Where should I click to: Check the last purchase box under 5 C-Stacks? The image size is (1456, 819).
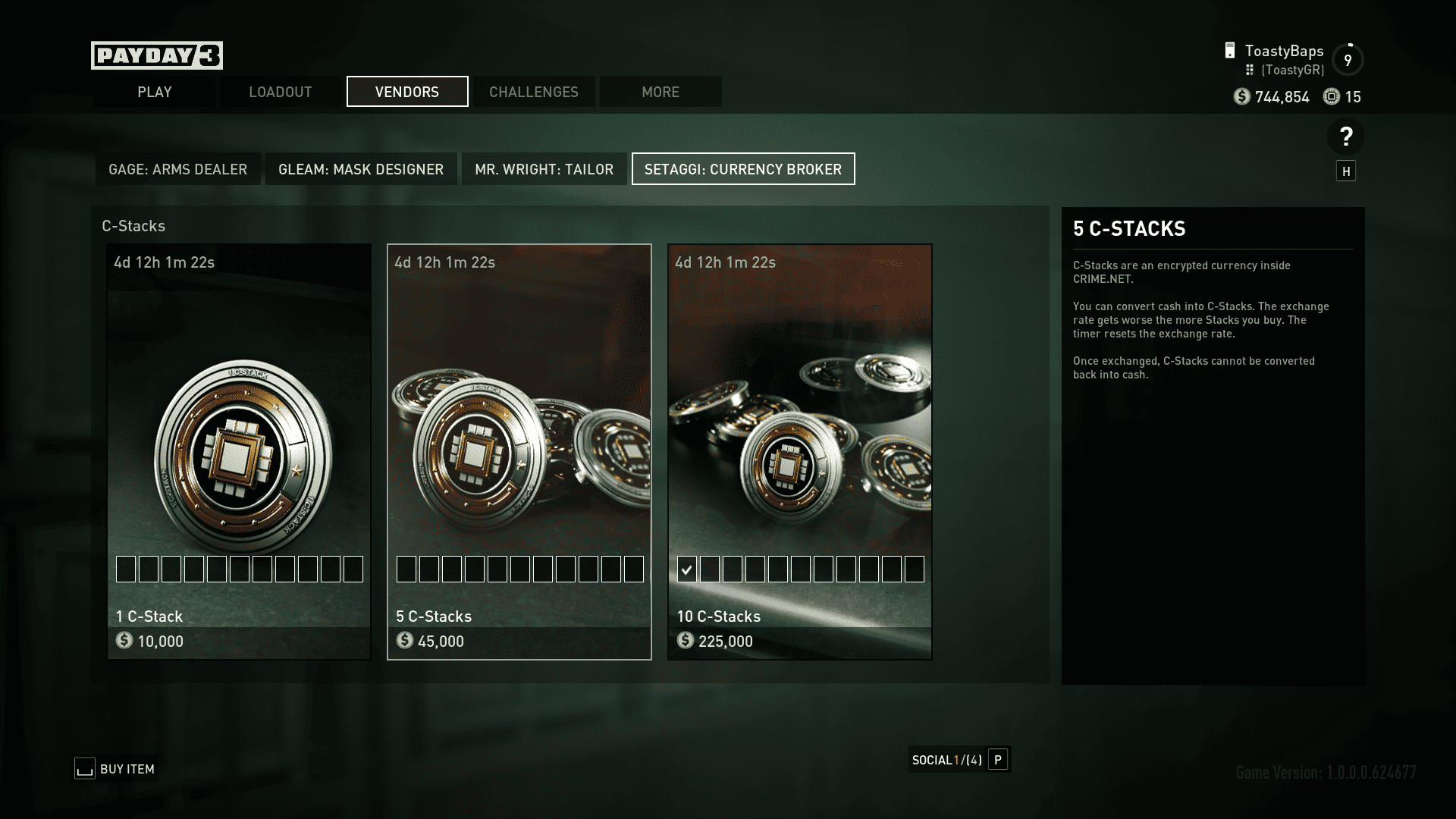coord(634,569)
